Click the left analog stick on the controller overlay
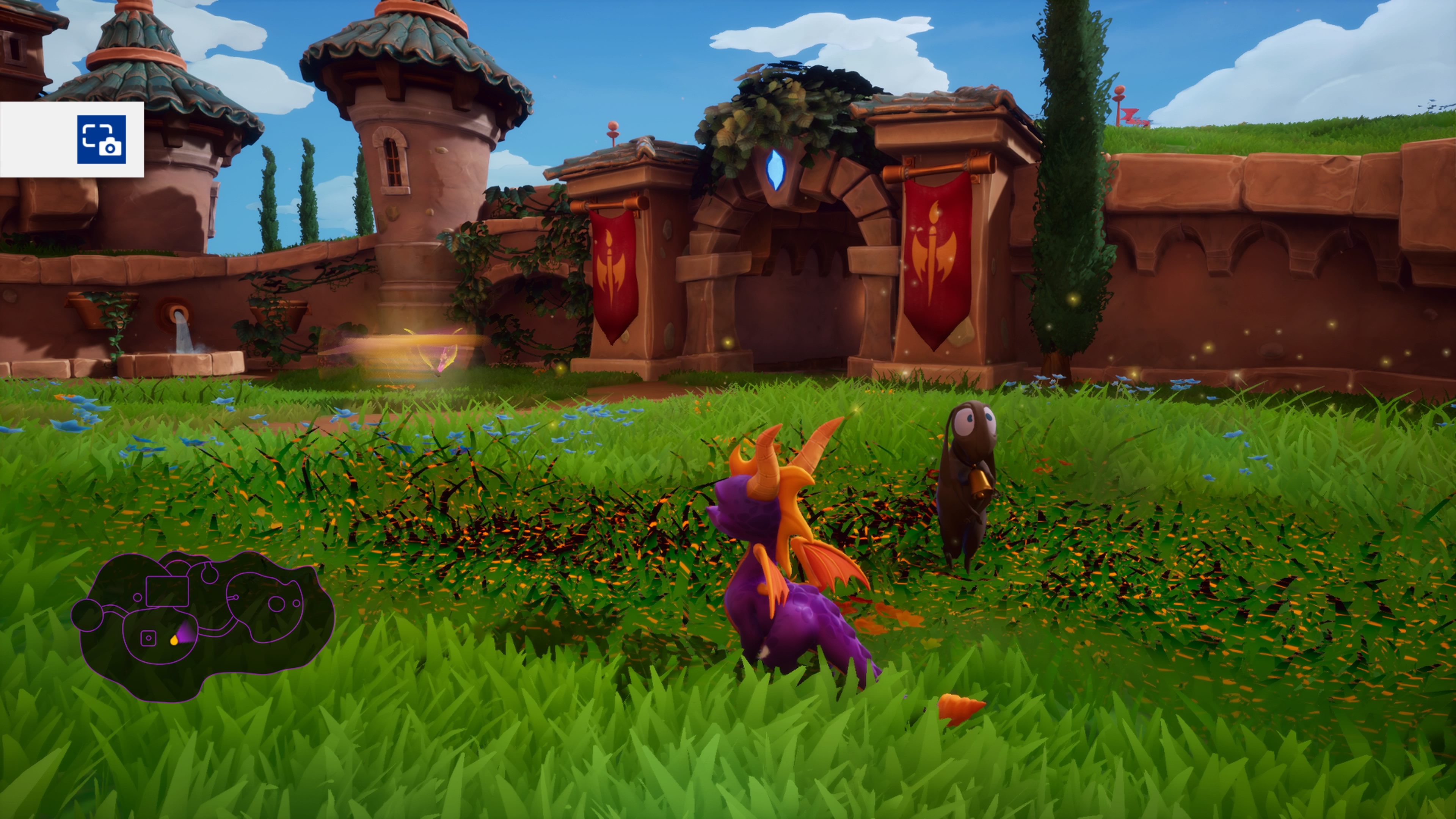1456x819 pixels. pos(88,614)
